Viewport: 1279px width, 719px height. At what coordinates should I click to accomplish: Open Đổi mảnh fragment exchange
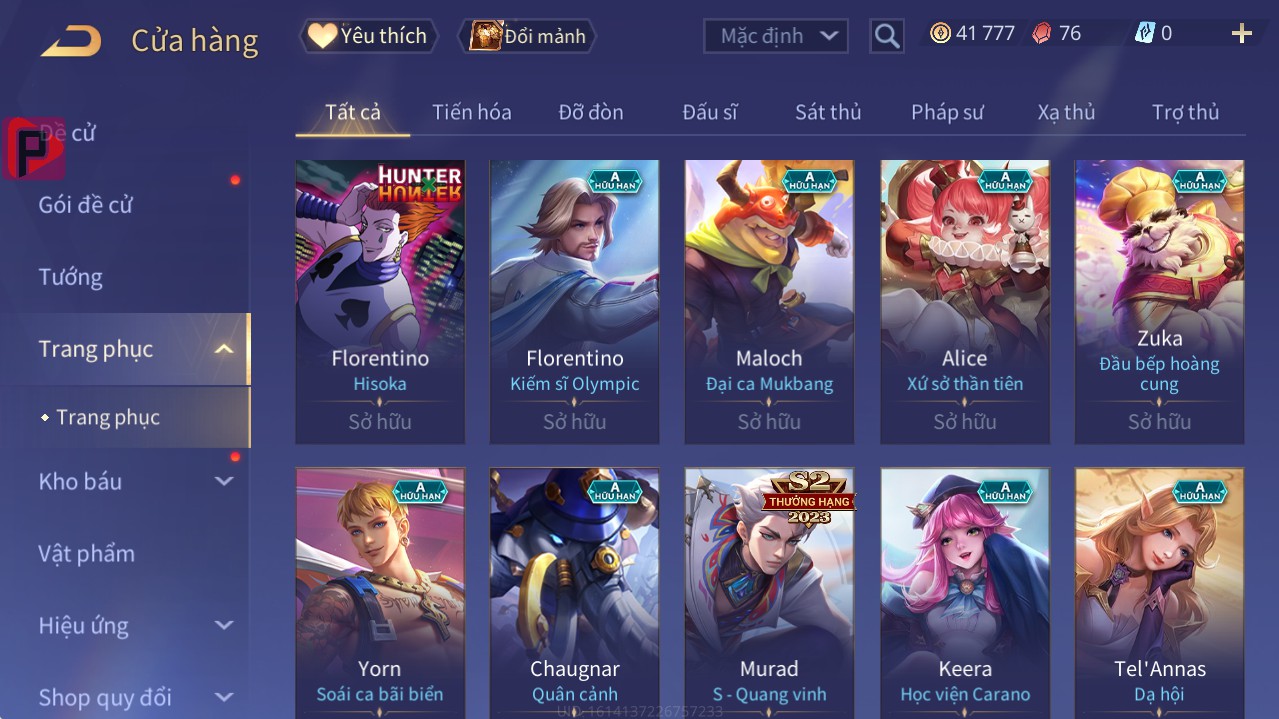click(x=528, y=36)
